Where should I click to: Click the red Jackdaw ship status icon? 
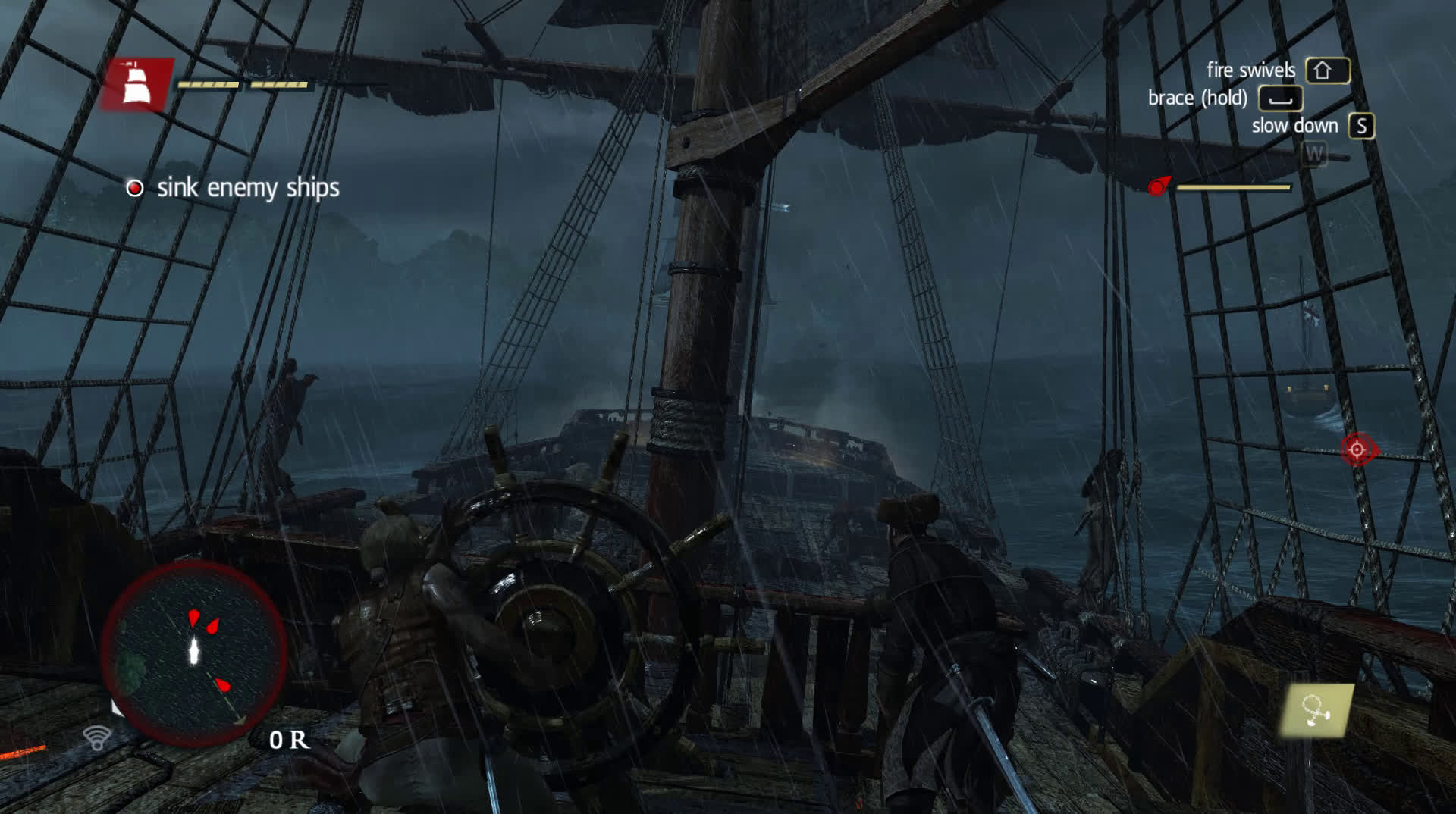(x=136, y=84)
